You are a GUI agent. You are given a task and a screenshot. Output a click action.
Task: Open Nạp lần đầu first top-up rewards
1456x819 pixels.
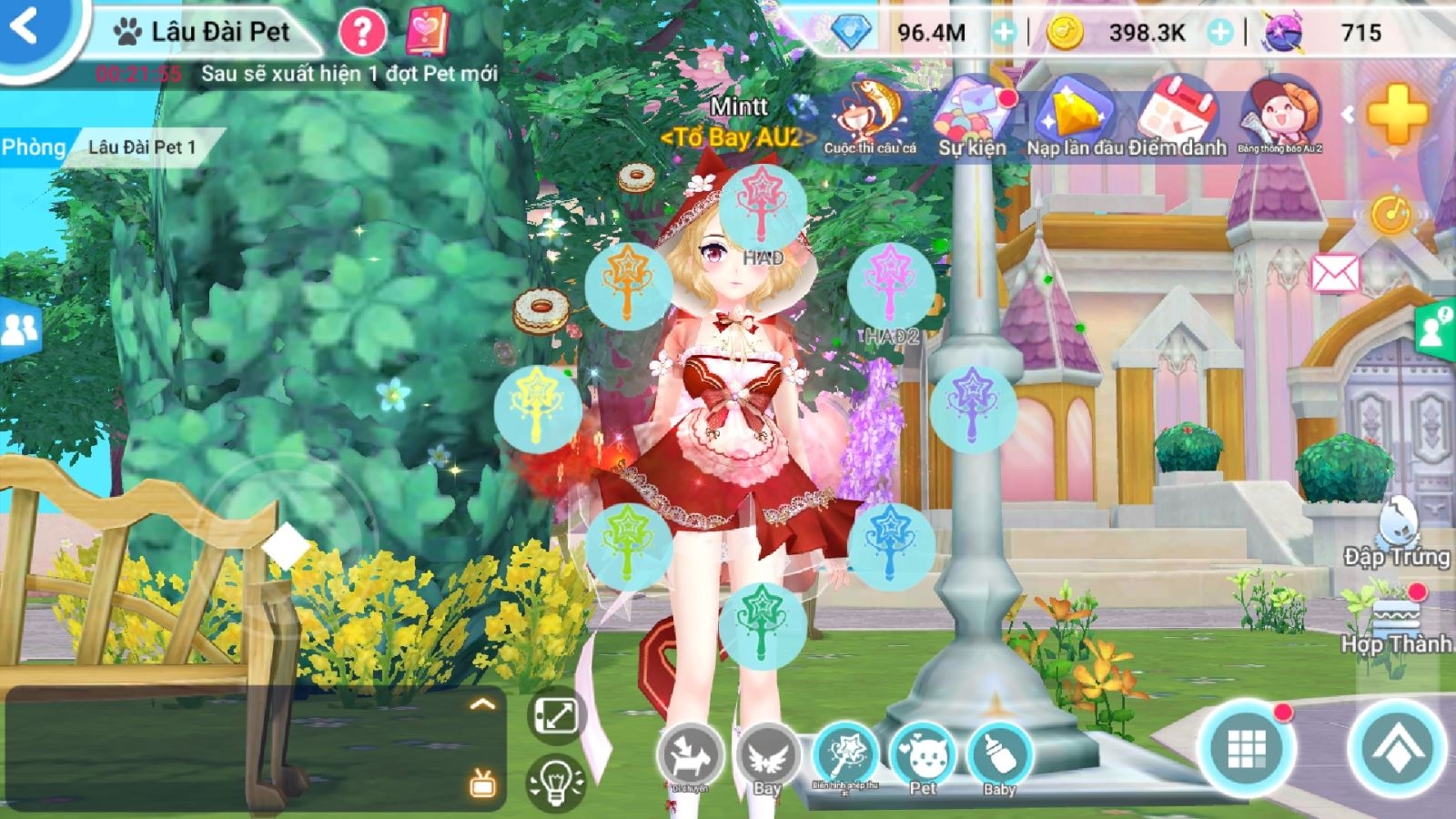(x=1074, y=114)
